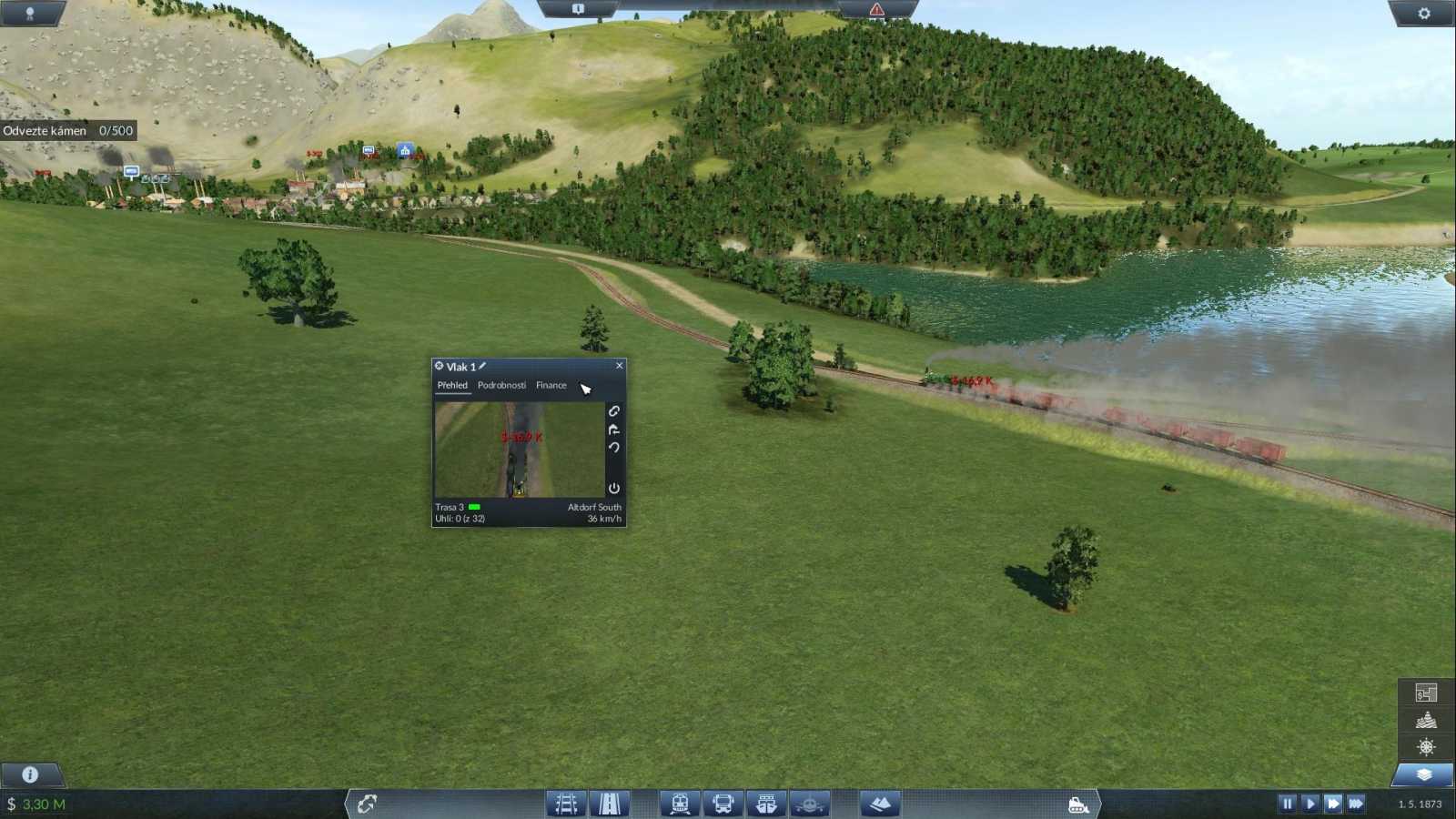
Task: Stop Vlak 1 with the power button
Action: point(615,488)
